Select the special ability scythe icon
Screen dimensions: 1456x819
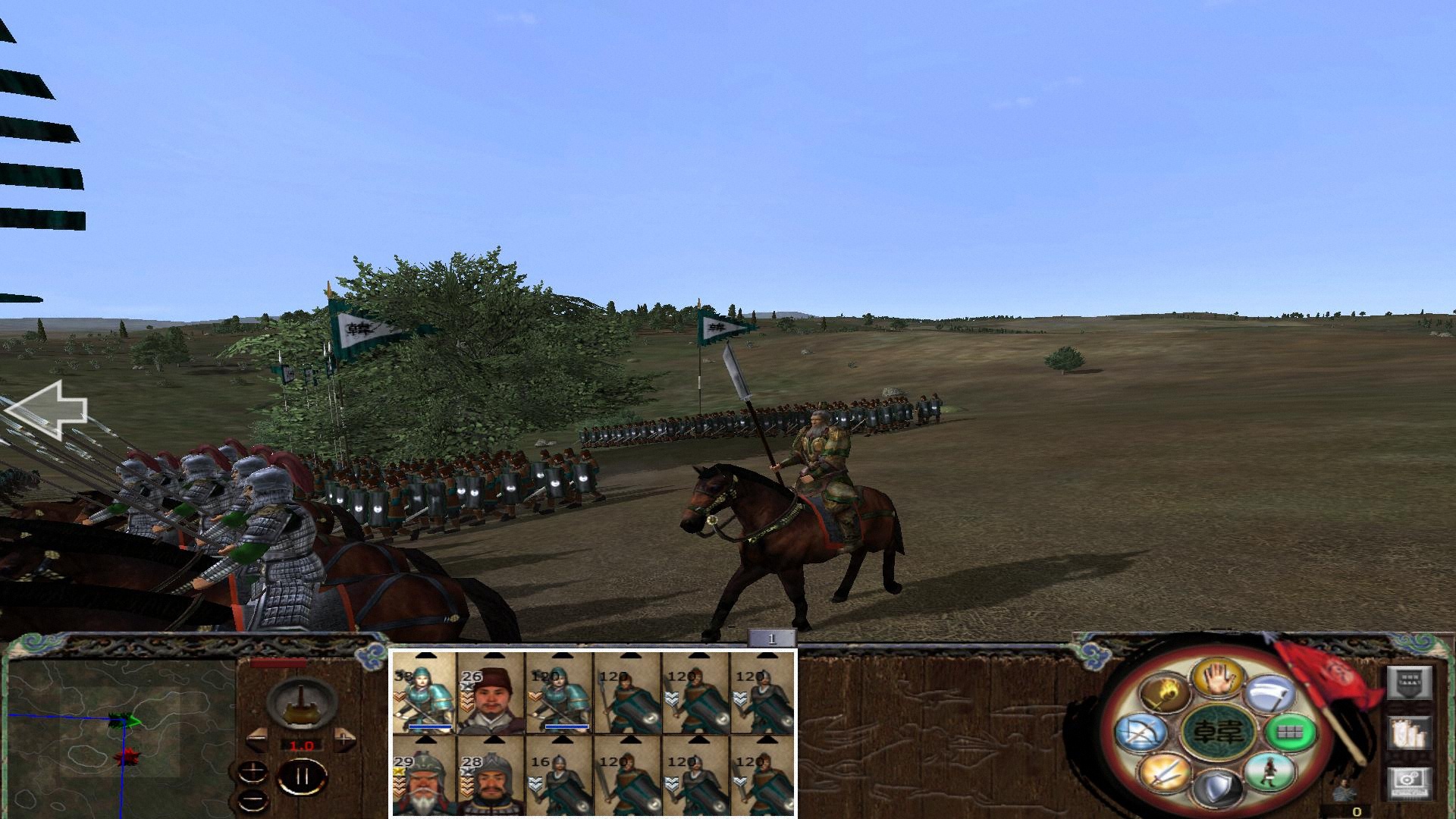tap(1269, 695)
